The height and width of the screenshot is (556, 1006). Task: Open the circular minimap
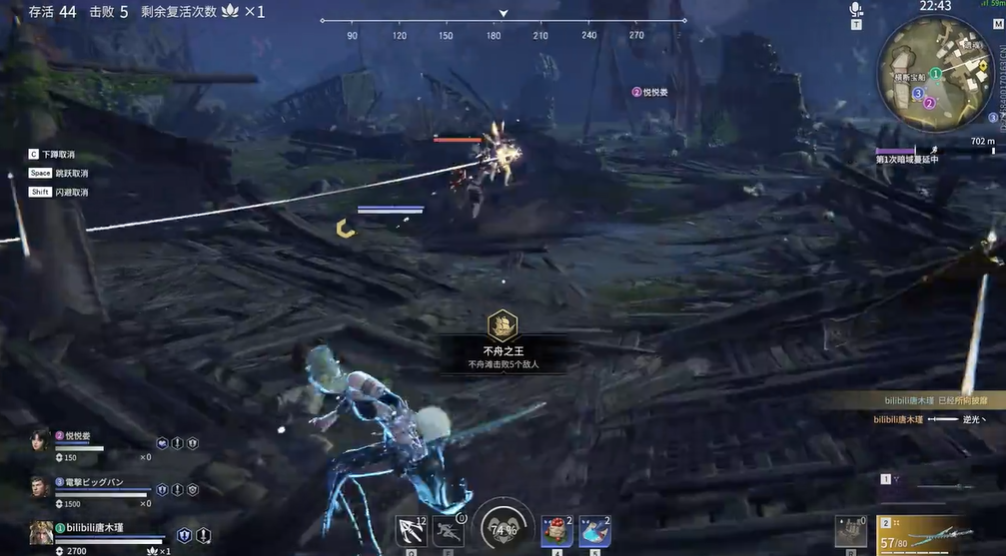tap(934, 72)
